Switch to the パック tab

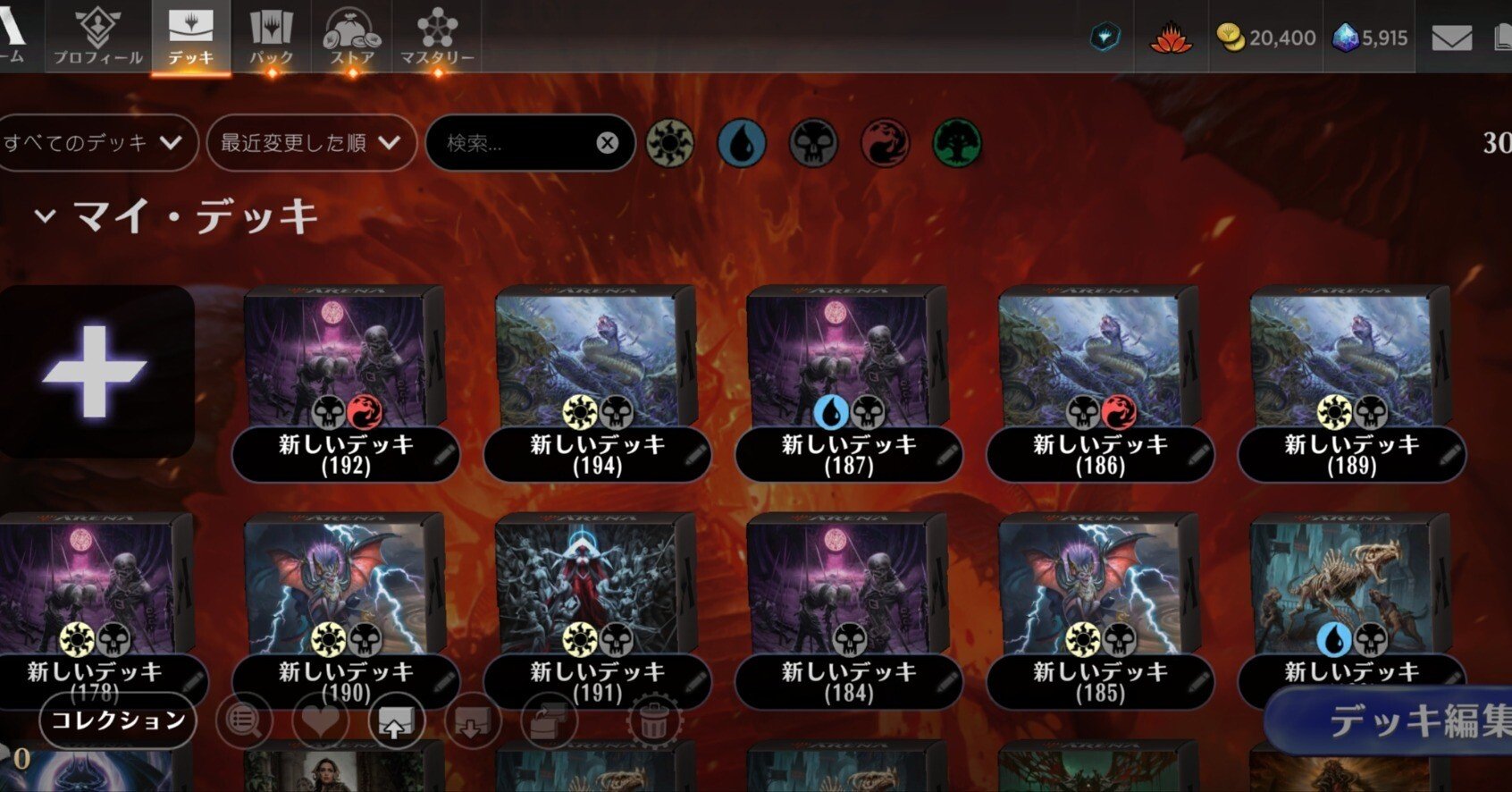click(271, 38)
